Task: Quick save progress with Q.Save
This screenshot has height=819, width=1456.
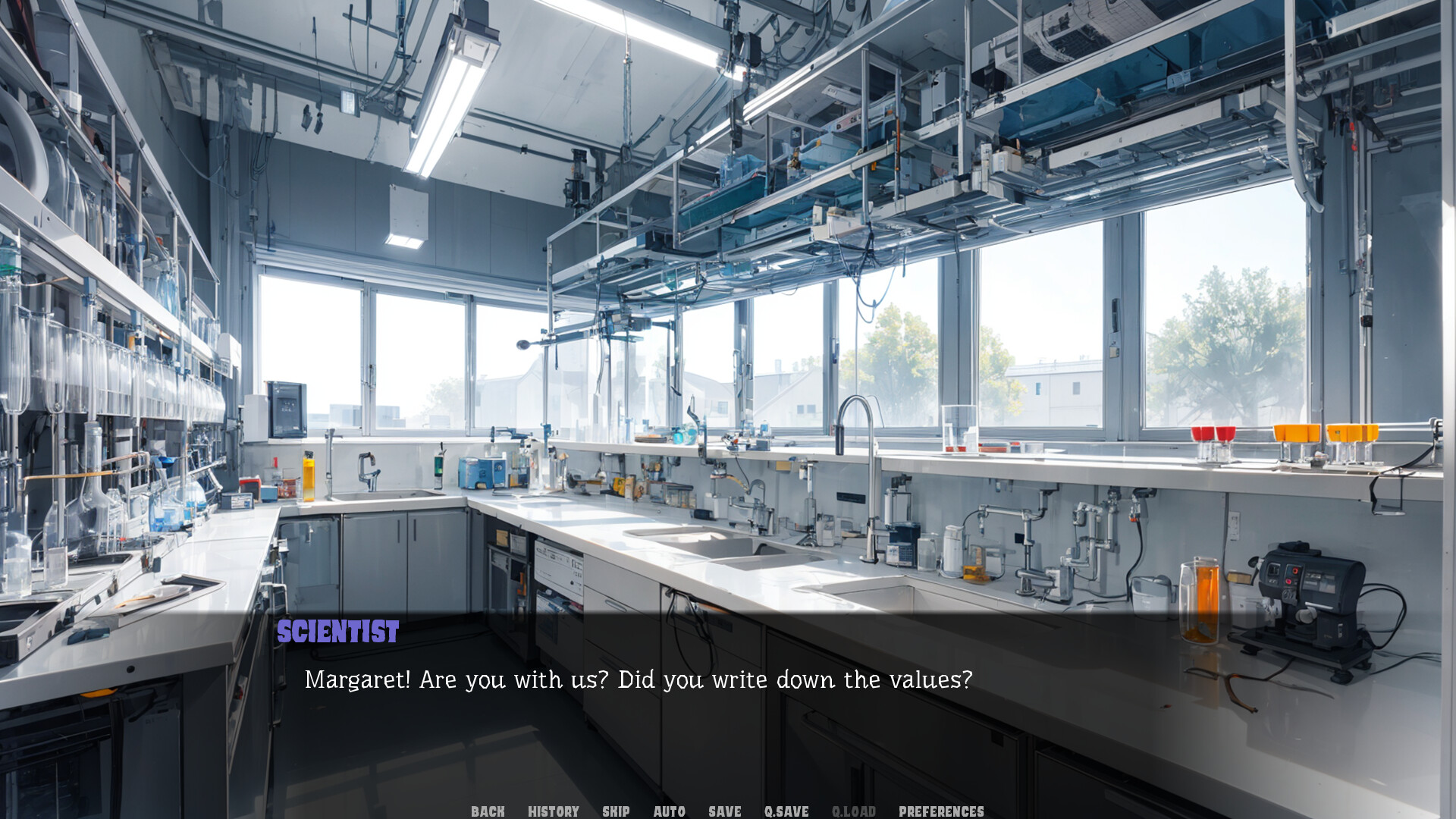Action: point(786,811)
